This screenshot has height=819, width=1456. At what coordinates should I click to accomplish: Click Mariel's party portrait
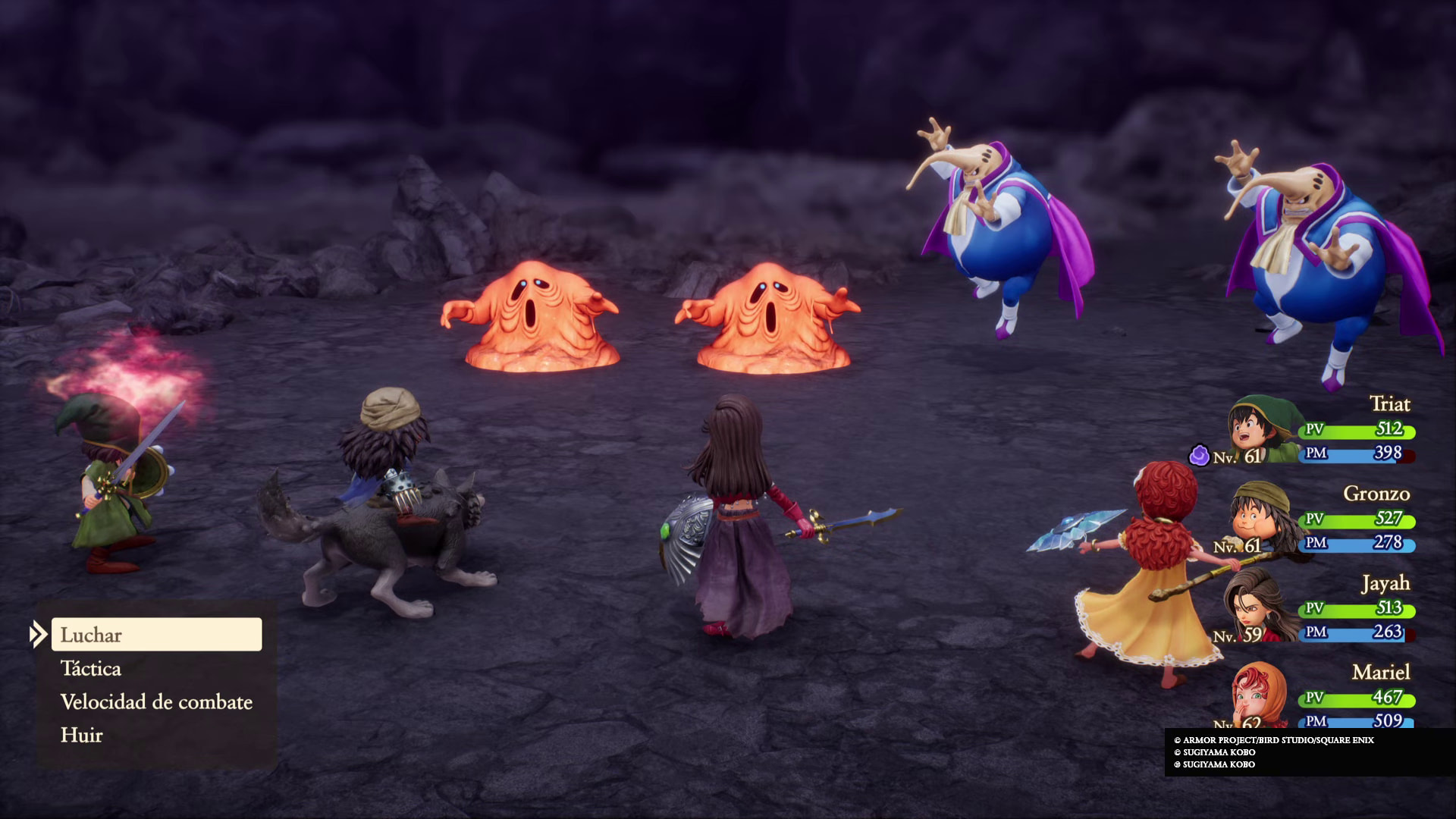click(x=1260, y=694)
